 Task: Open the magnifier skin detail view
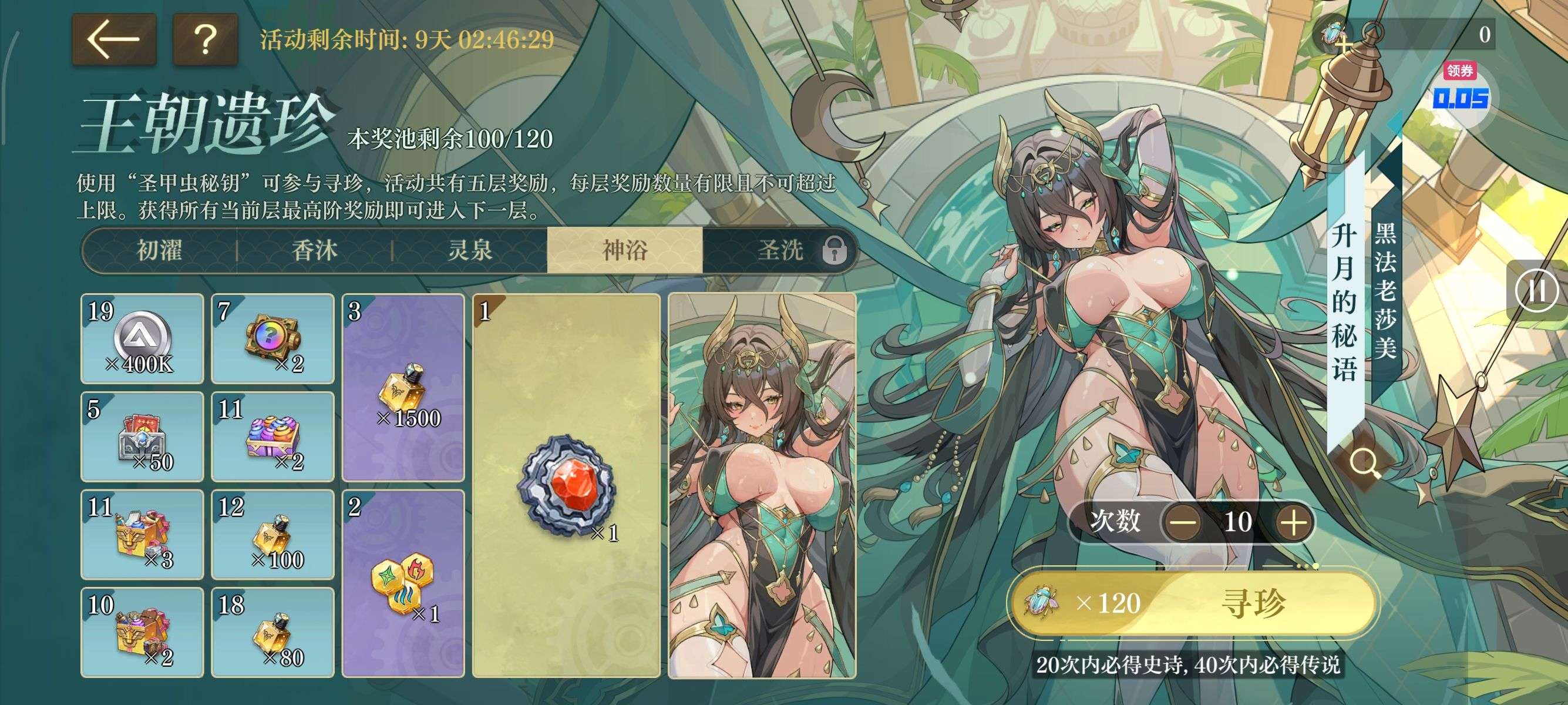click(1364, 464)
